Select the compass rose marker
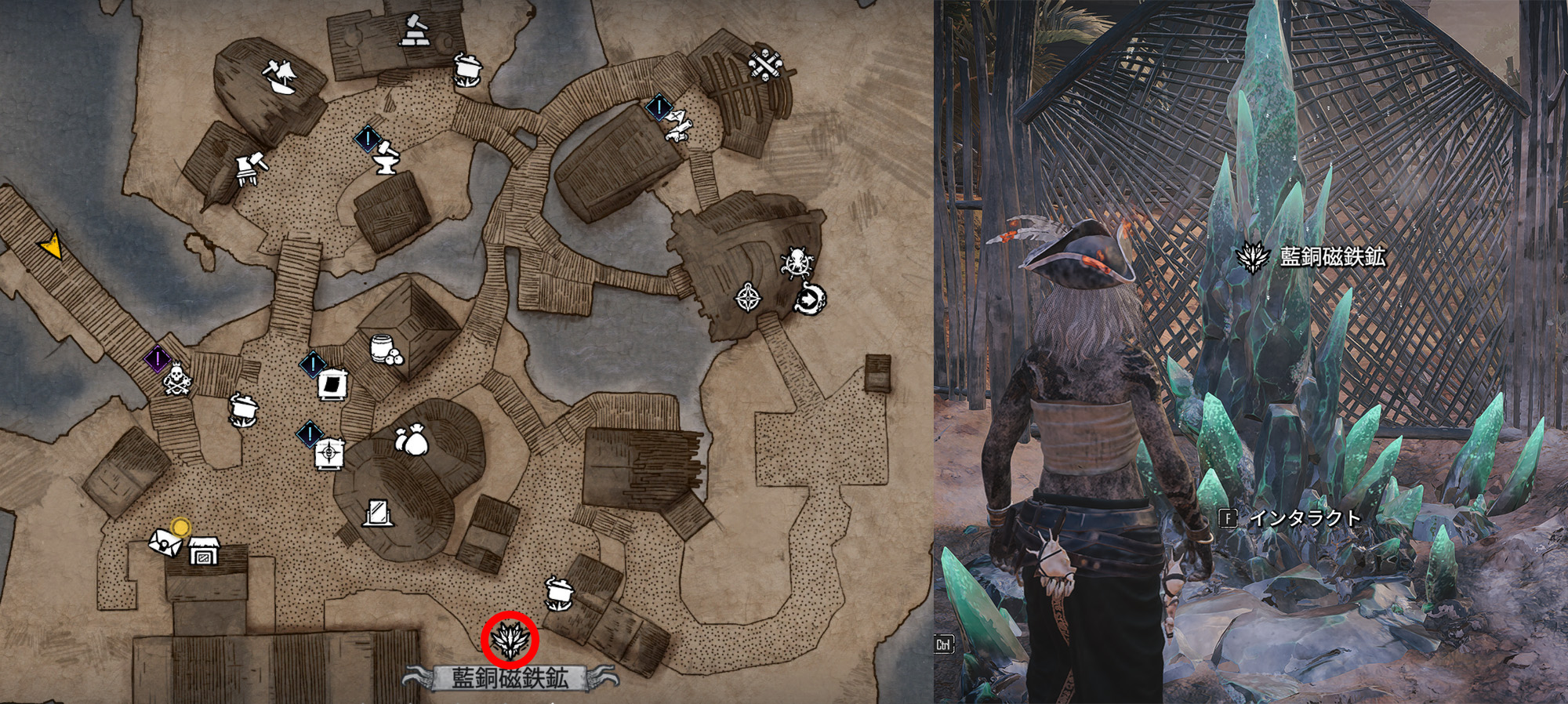This screenshot has width=1568, height=704. (x=748, y=298)
